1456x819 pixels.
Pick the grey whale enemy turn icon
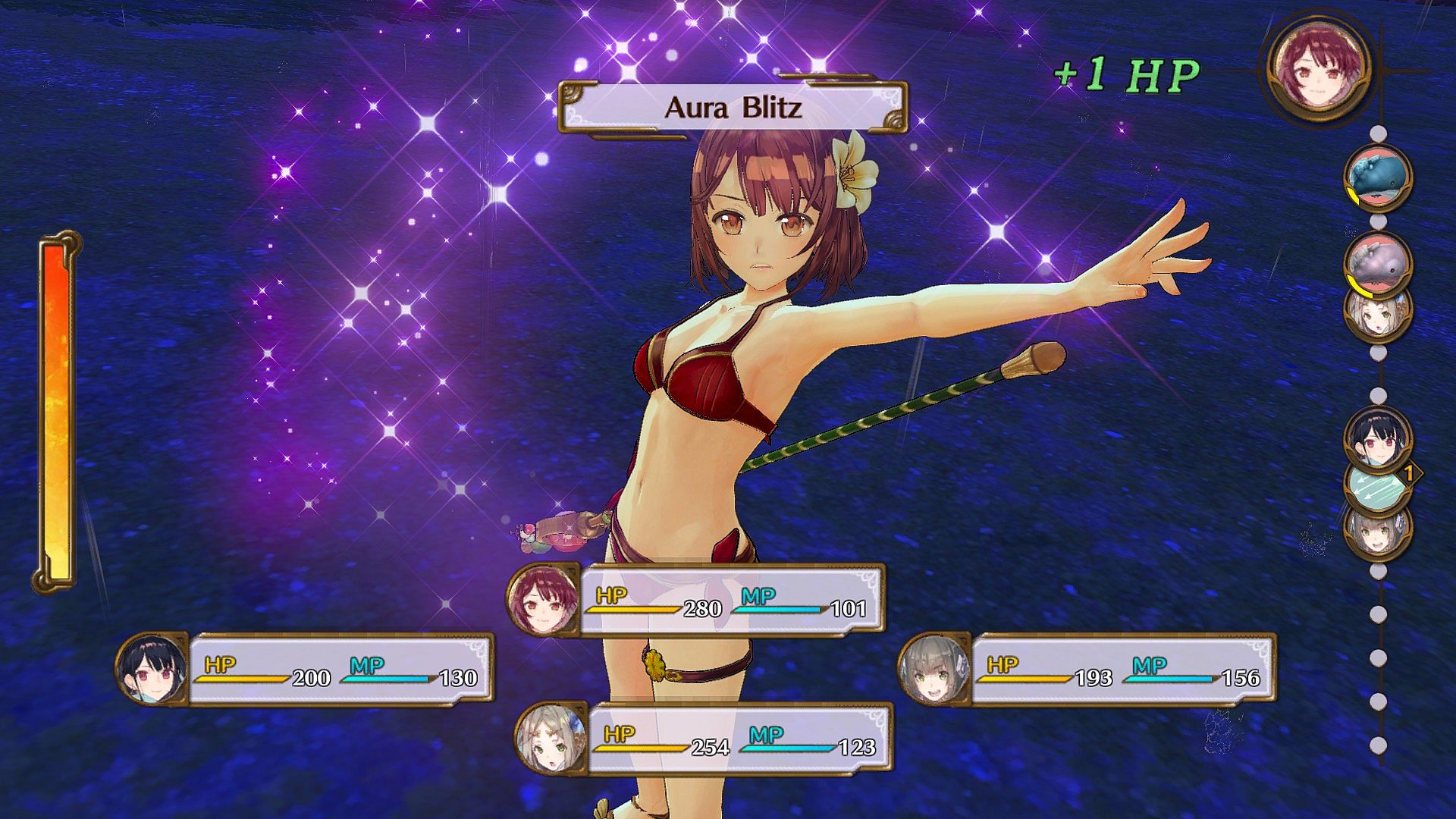1378,259
